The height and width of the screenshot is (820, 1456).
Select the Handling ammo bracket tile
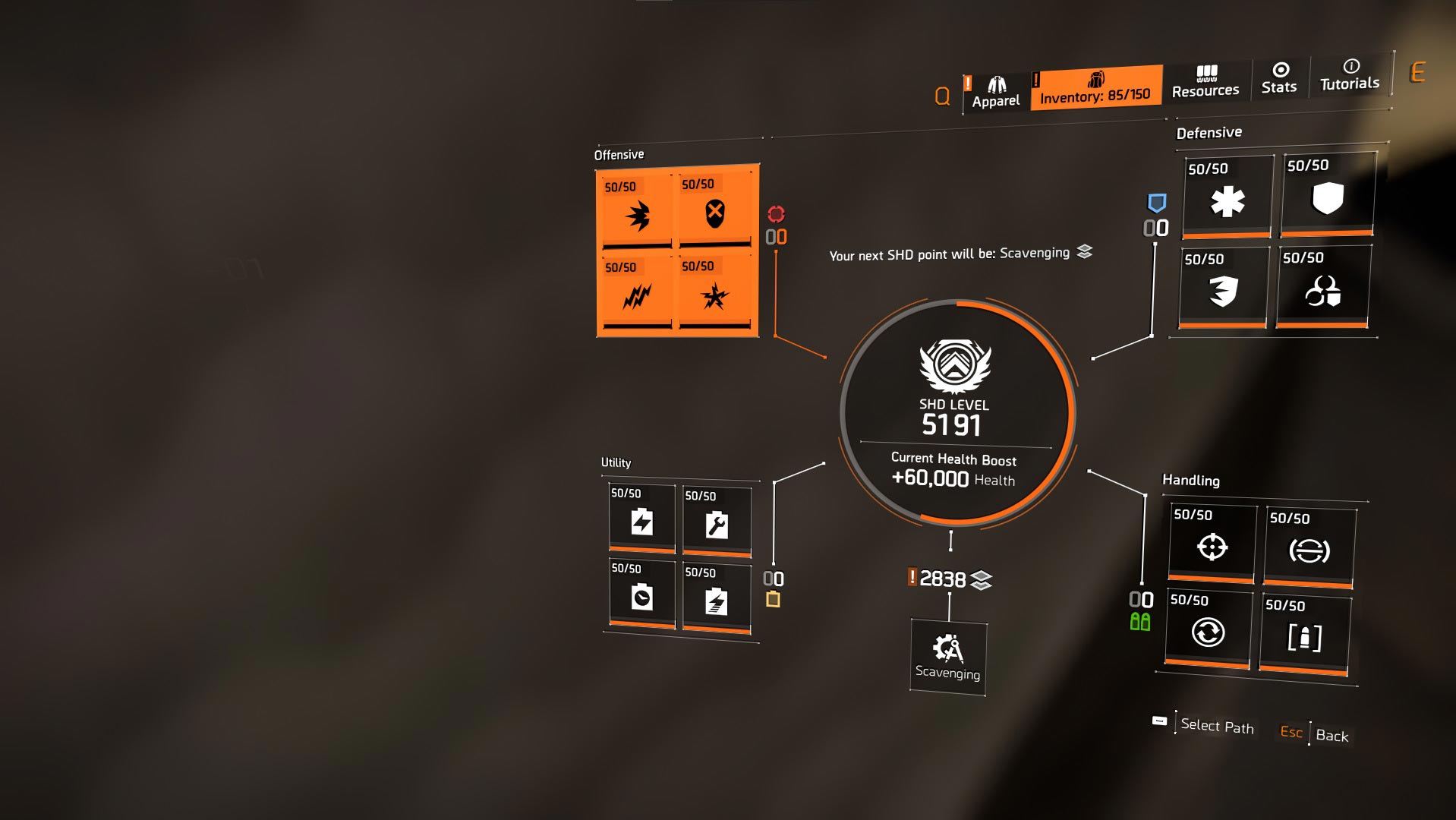pyautogui.click(x=1304, y=634)
